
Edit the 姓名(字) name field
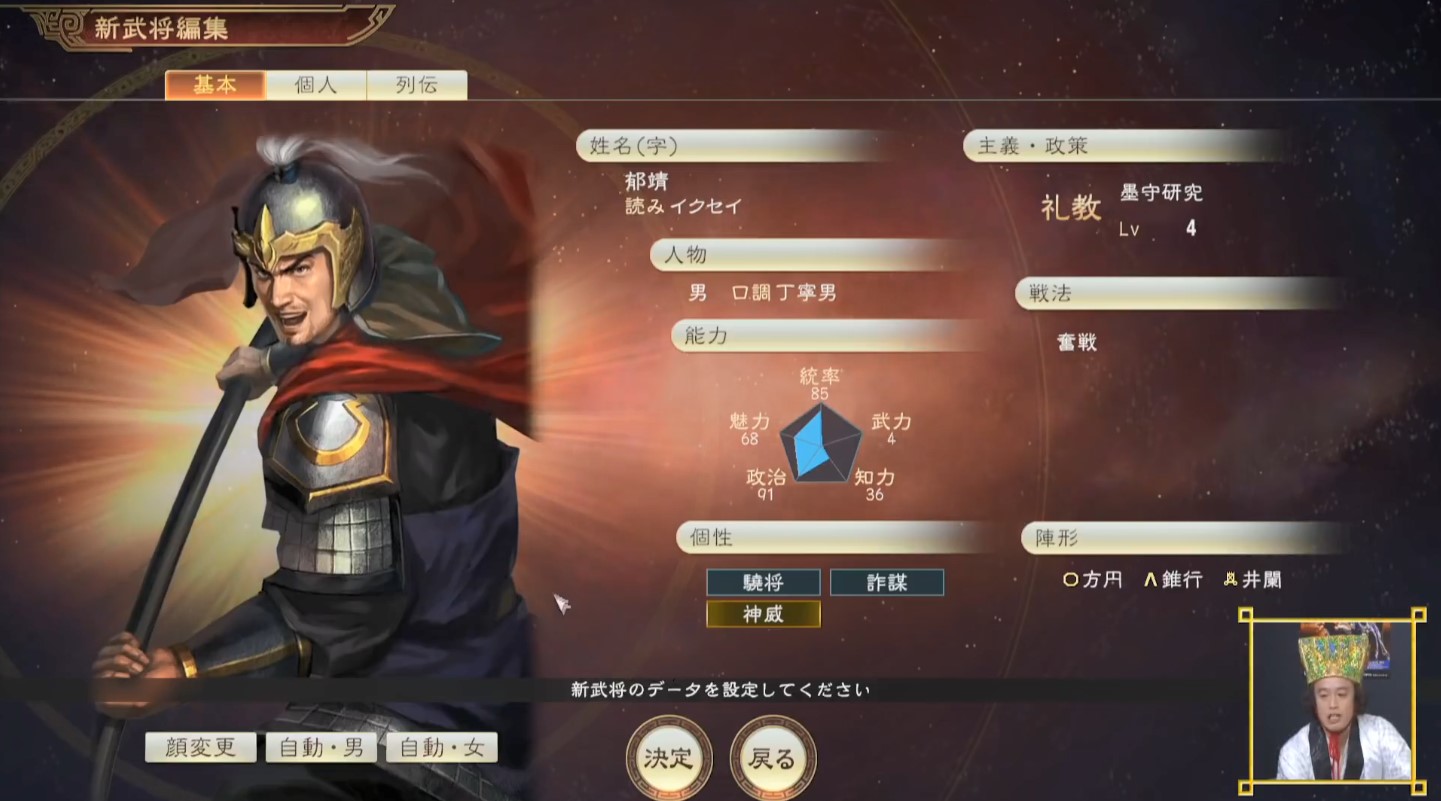click(x=760, y=146)
